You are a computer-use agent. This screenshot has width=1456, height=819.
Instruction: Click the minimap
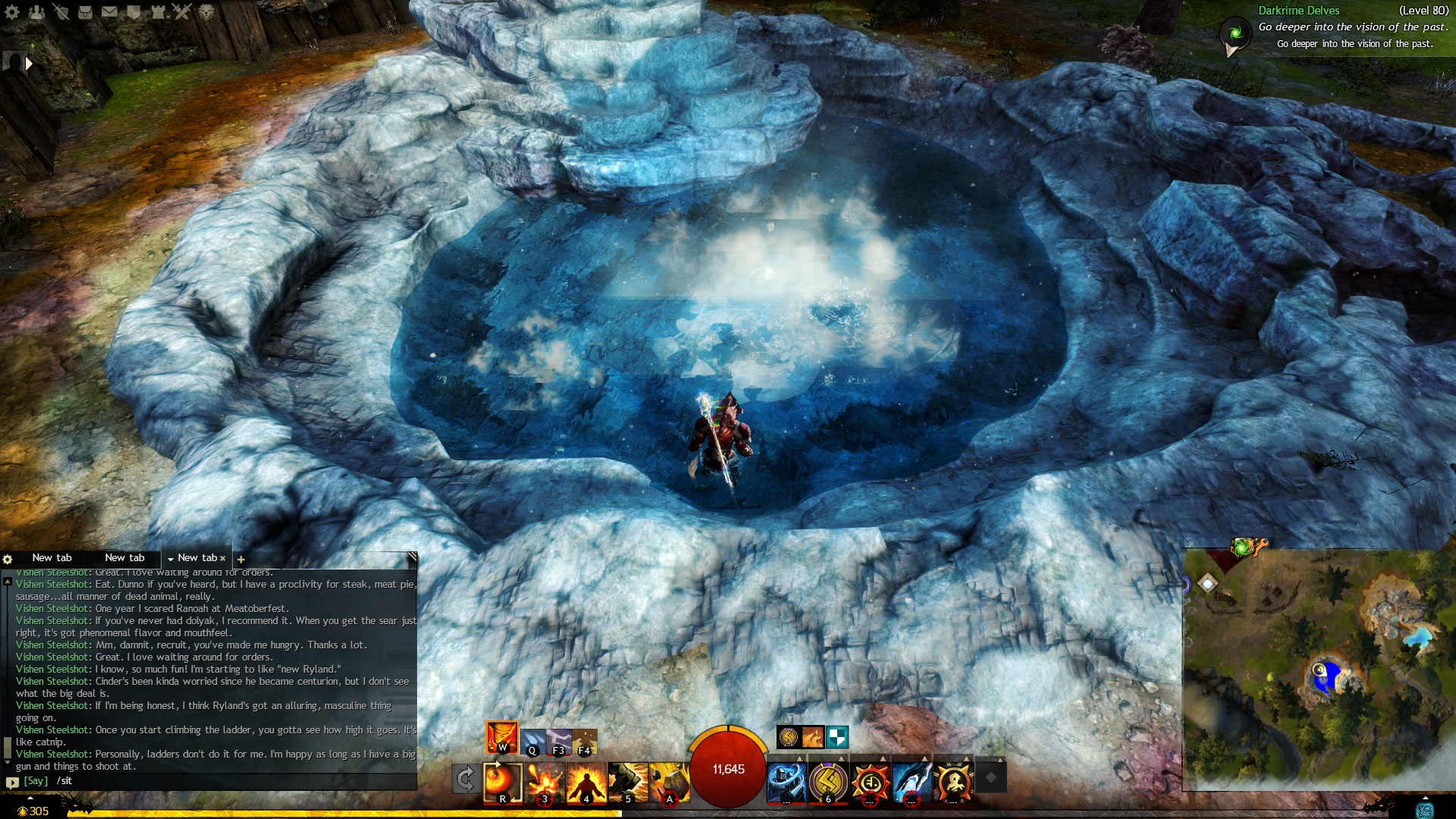[1318, 670]
